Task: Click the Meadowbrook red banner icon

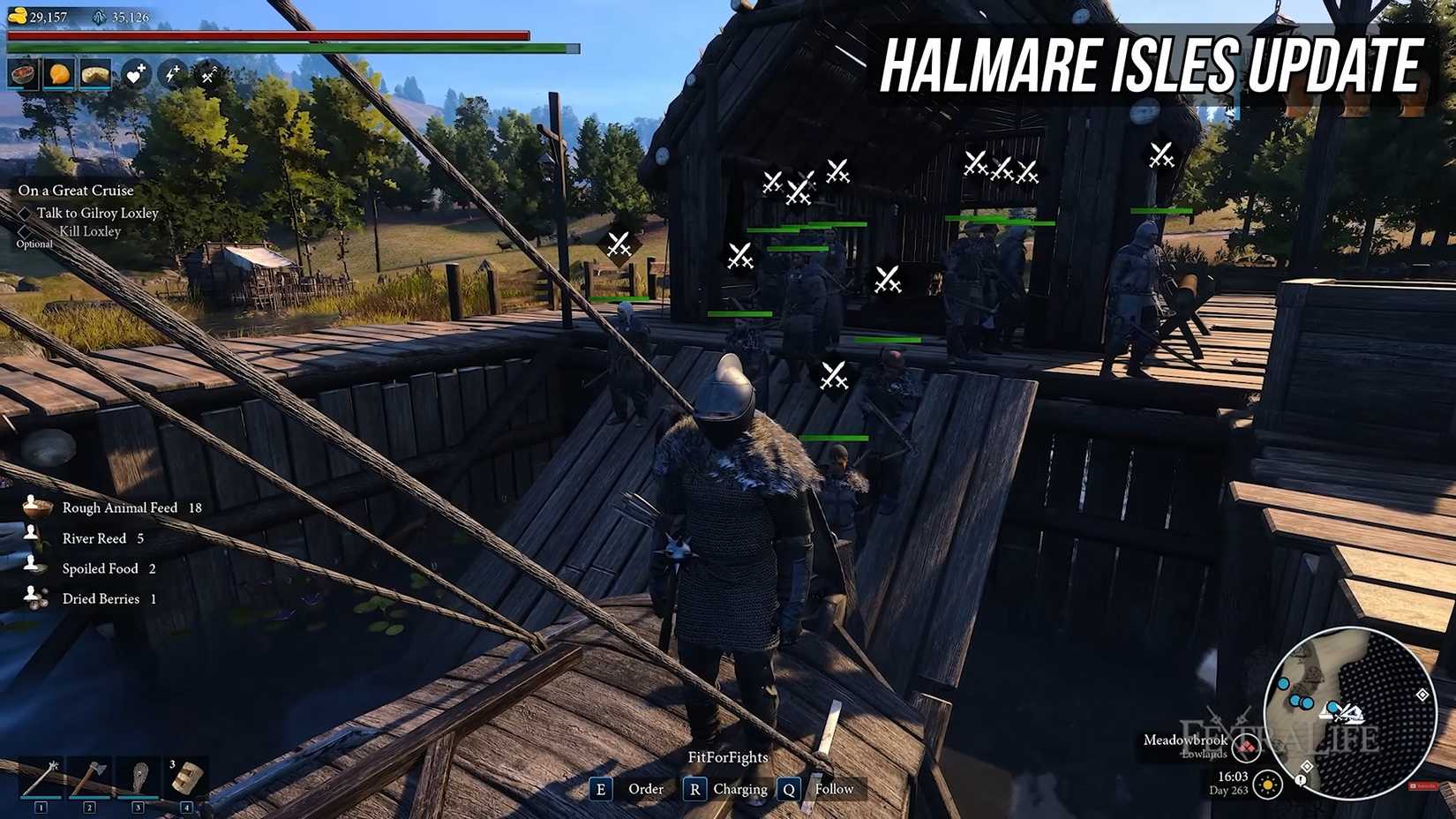Action: [x=1246, y=748]
